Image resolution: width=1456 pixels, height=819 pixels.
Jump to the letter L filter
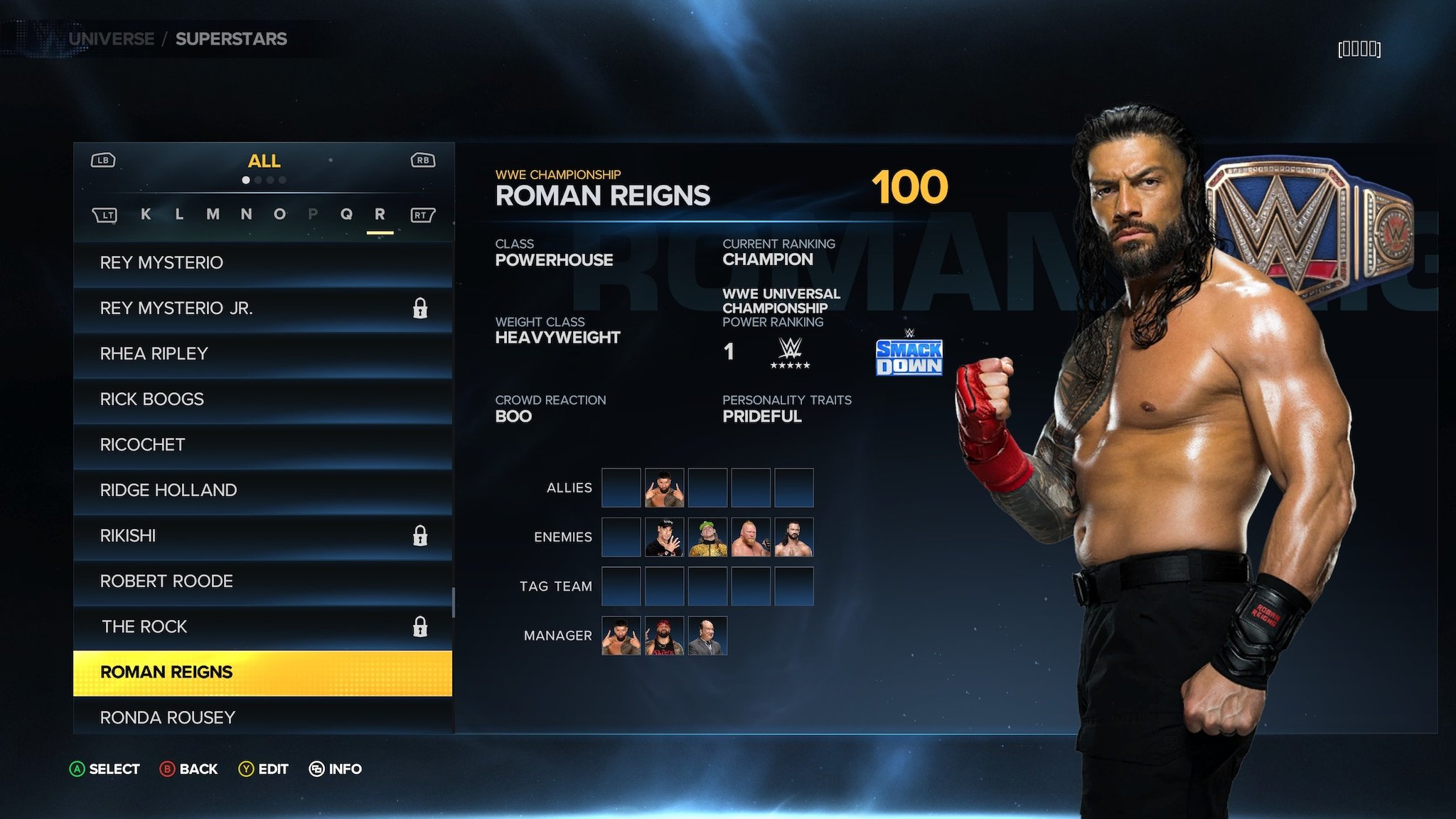[179, 214]
